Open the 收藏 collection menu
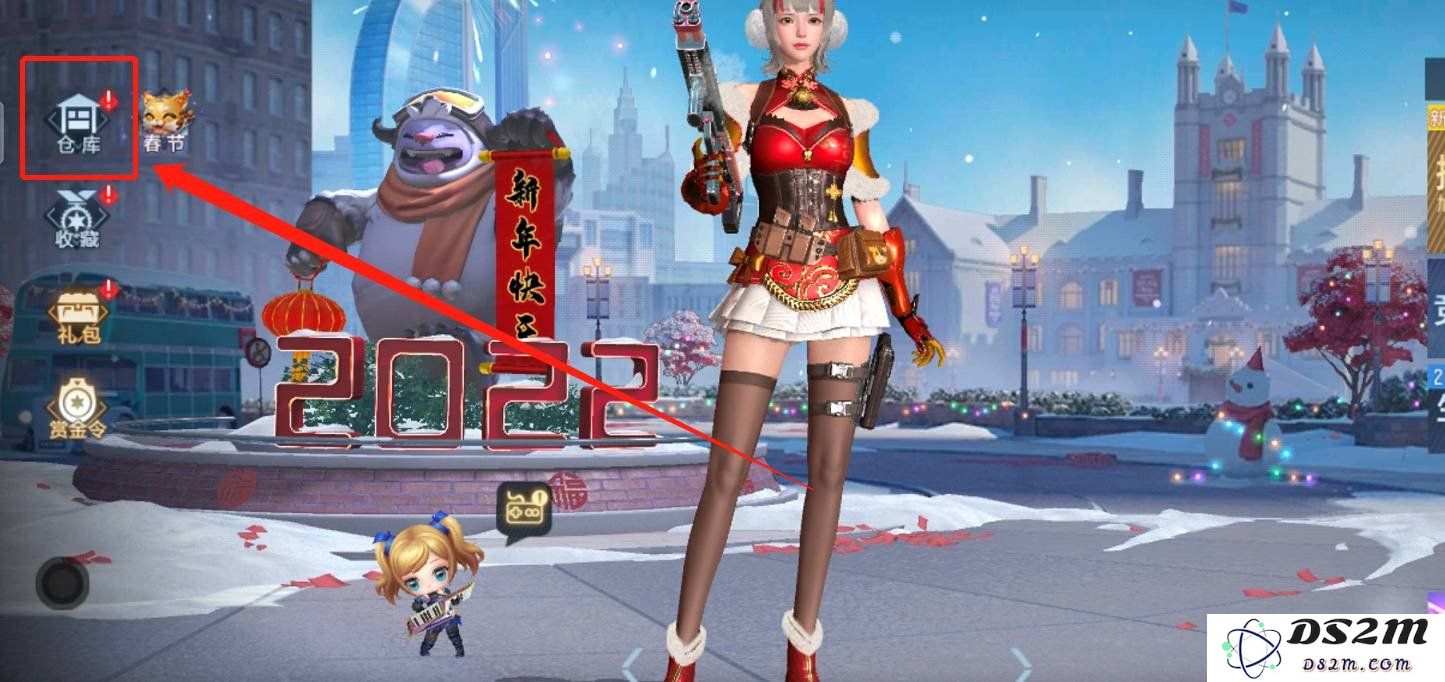The height and width of the screenshot is (682, 1445). 78,215
